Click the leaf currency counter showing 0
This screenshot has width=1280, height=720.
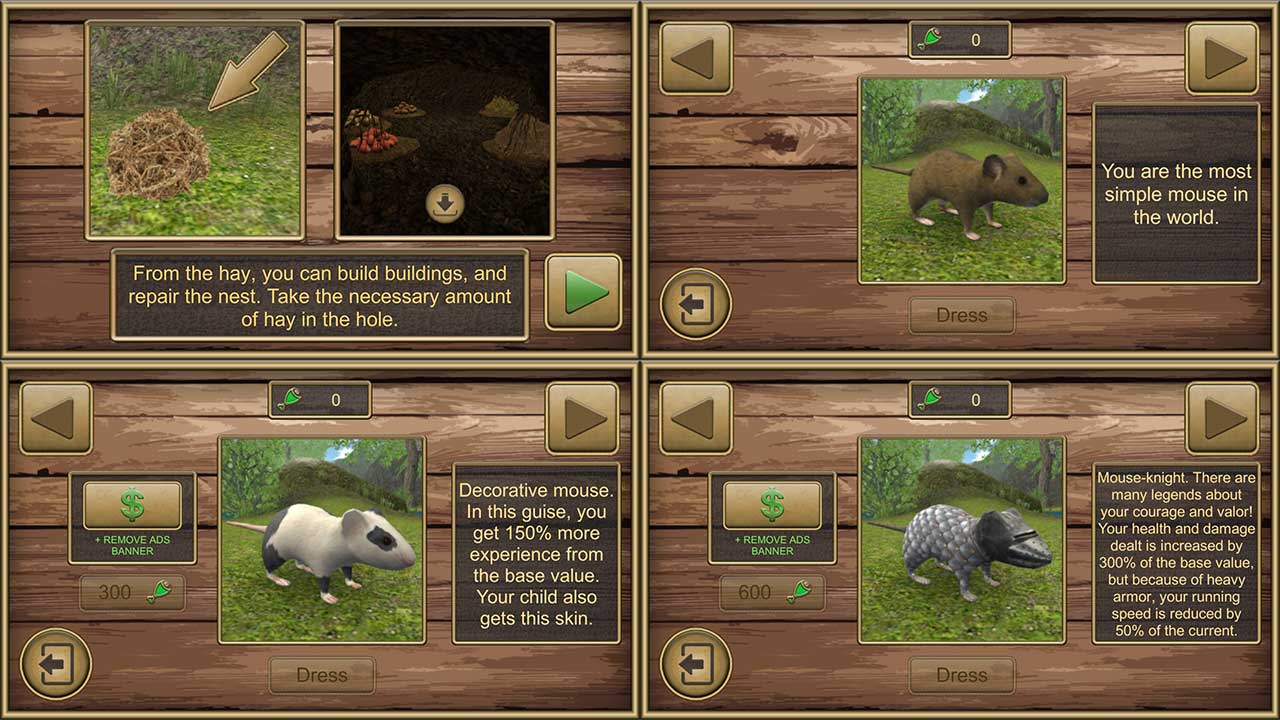(x=960, y=40)
